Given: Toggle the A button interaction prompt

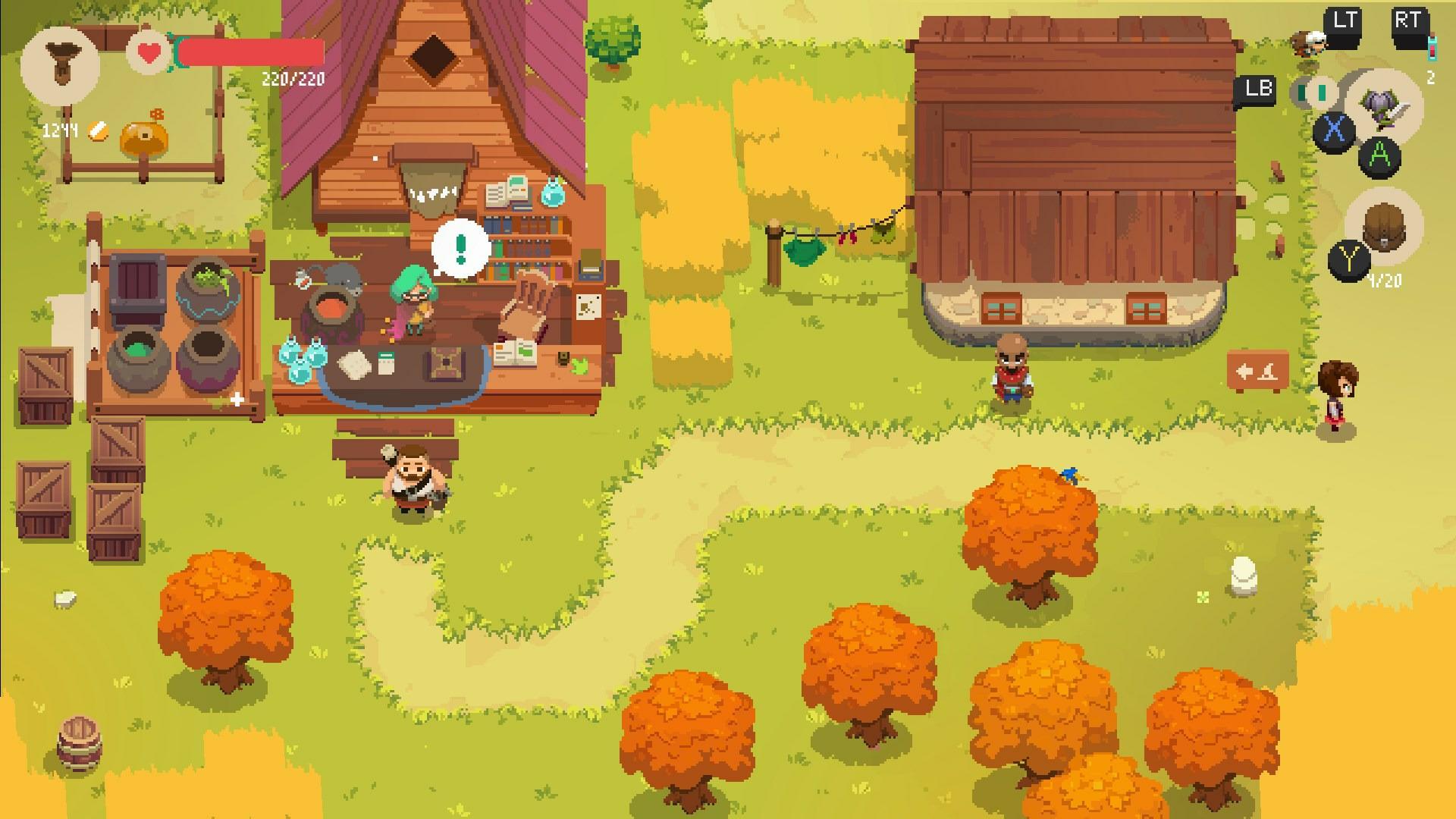Looking at the screenshot, I should pos(1379,155).
